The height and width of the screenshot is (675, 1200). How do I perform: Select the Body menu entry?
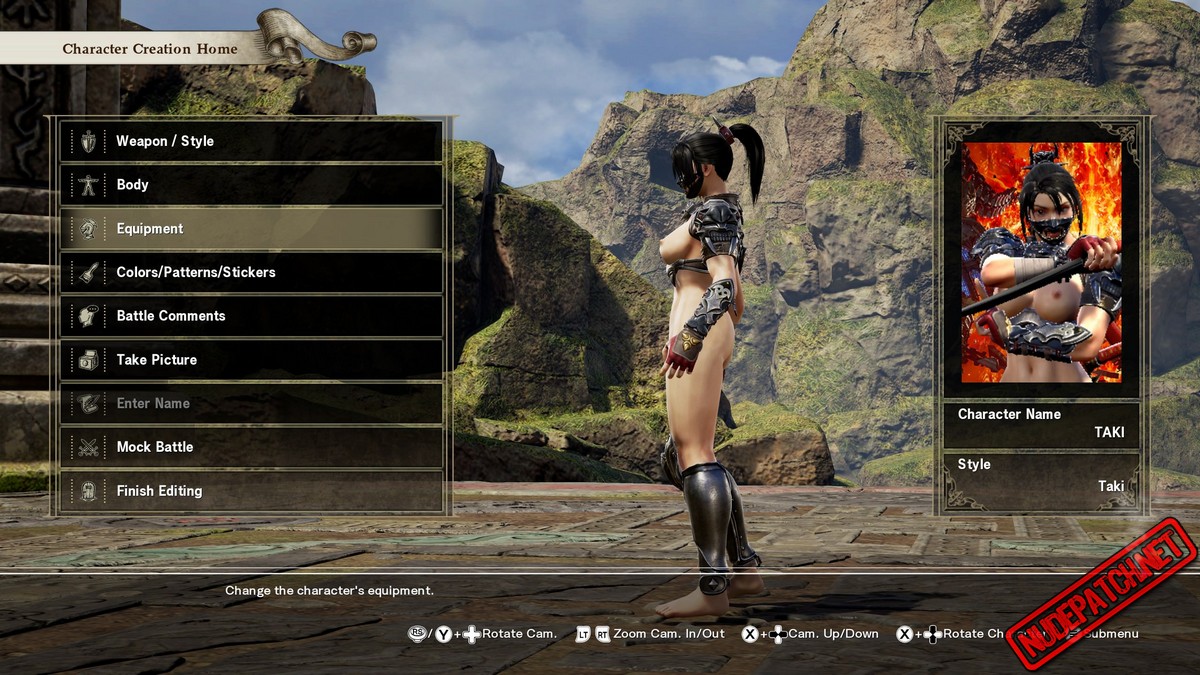[x=251, y=185]
